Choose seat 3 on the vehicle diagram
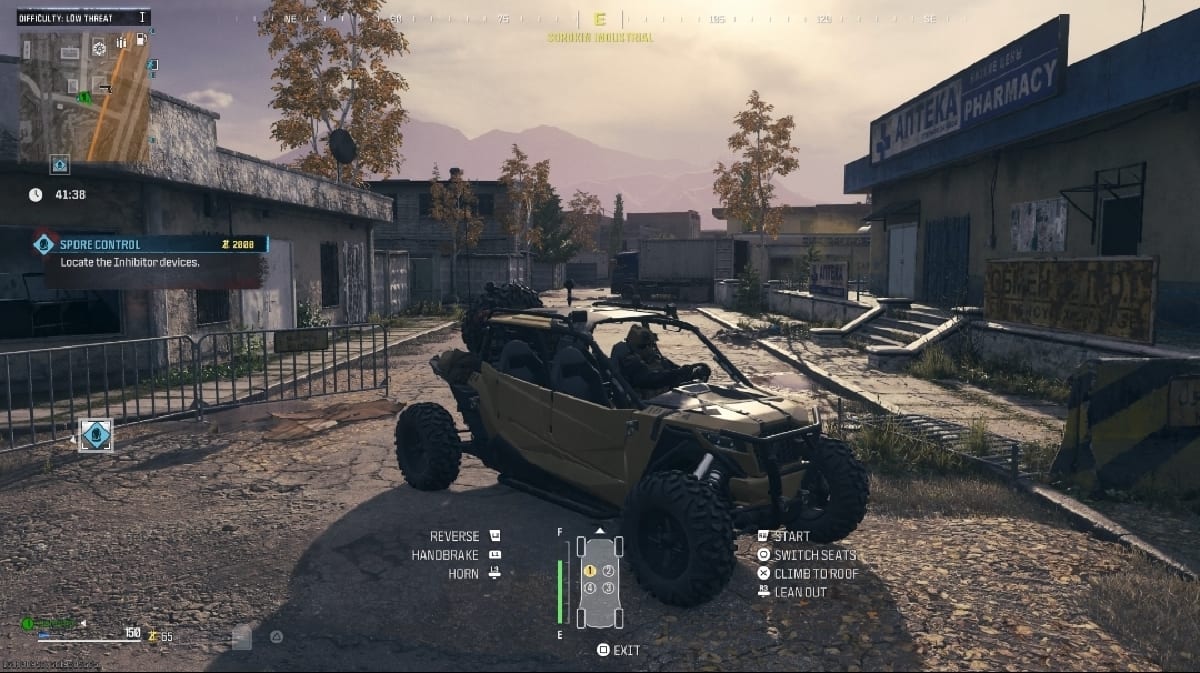Screen dimensions: 1200x673 (608, 588)
